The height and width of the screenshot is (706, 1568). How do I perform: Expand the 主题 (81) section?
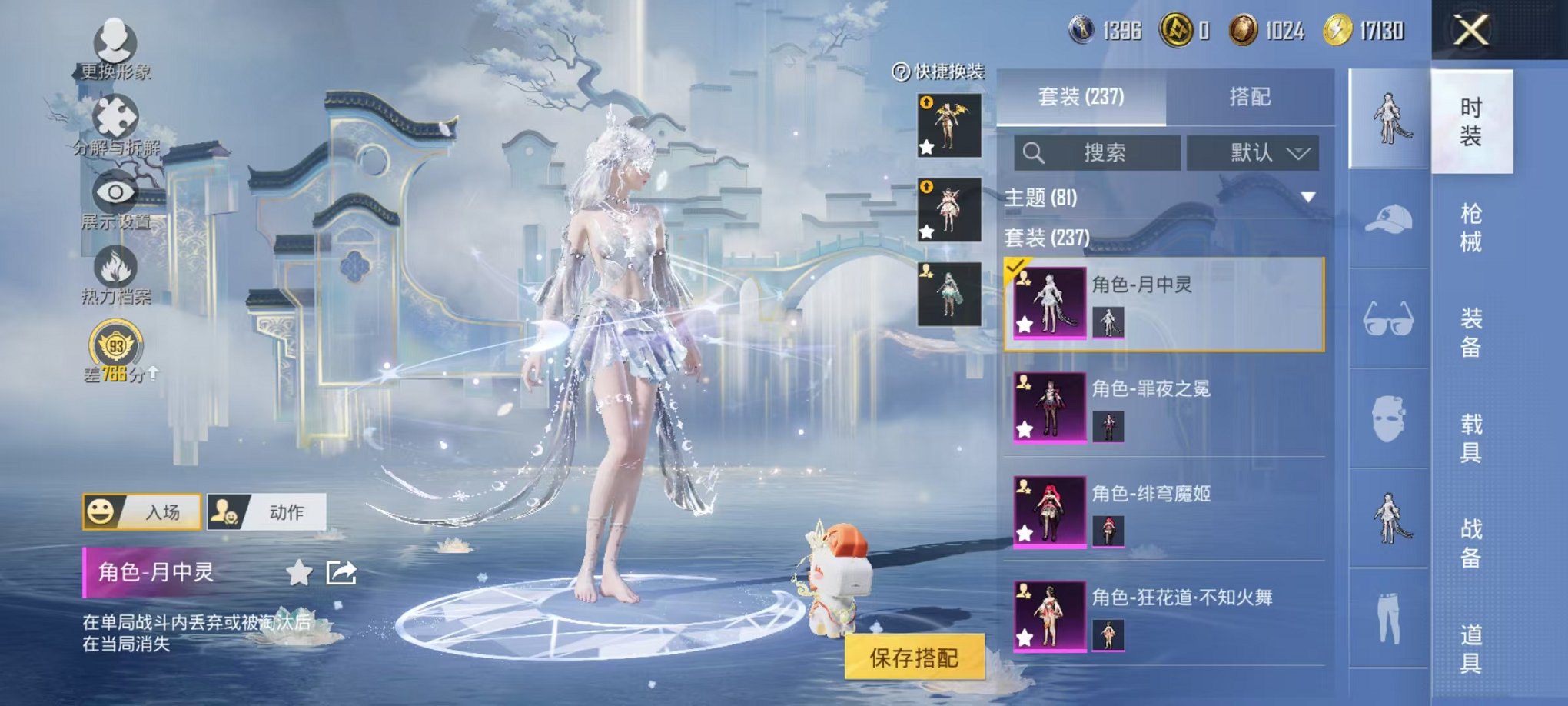click(1307, 198)
